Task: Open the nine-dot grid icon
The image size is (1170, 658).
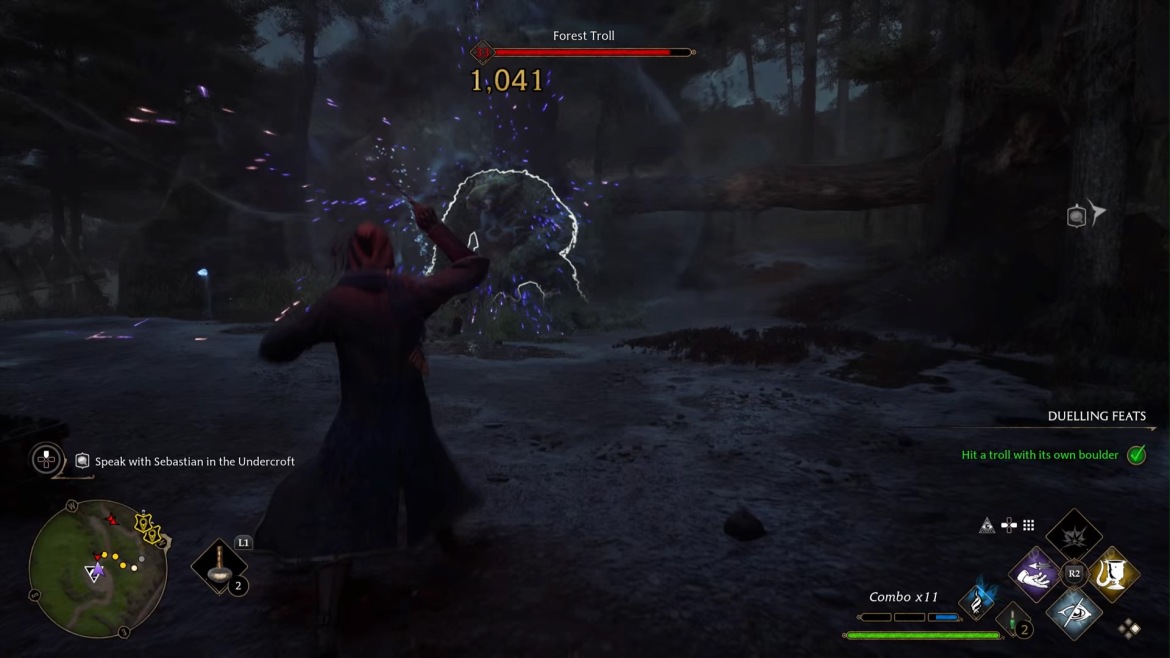Action: point(1028,525)
